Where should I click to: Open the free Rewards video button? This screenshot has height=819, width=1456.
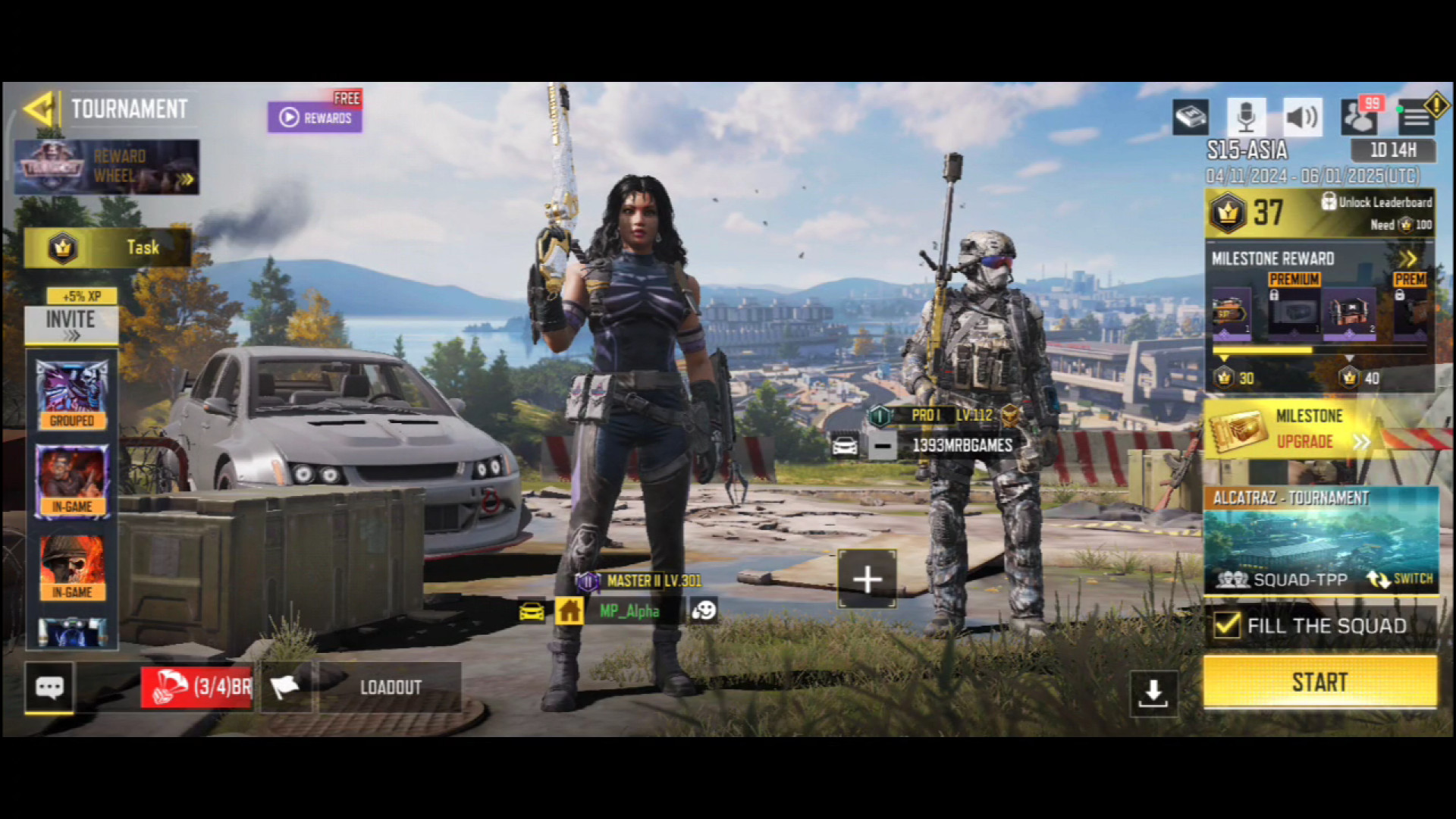point(315,118)
